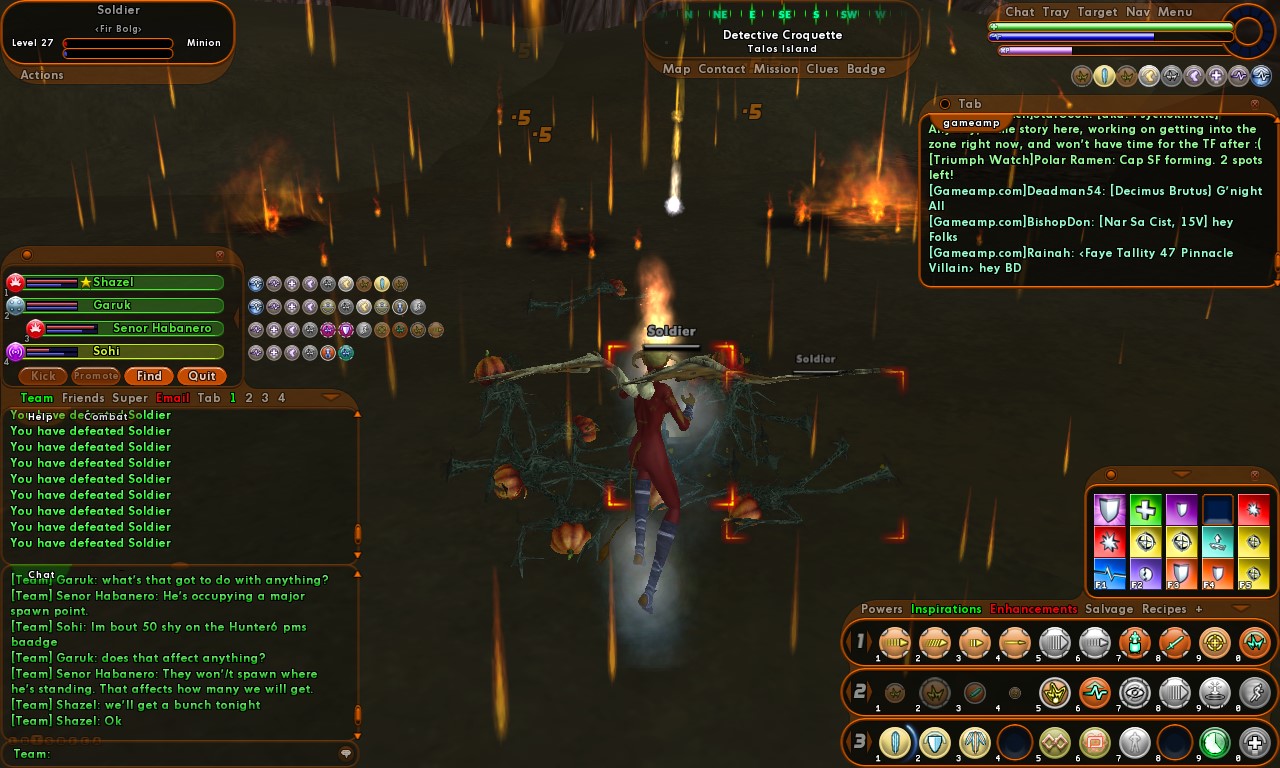Screen dimensions: 1280x768
Task: Open the Badge window
Action: pyautogui.click(x=866, y=69)
